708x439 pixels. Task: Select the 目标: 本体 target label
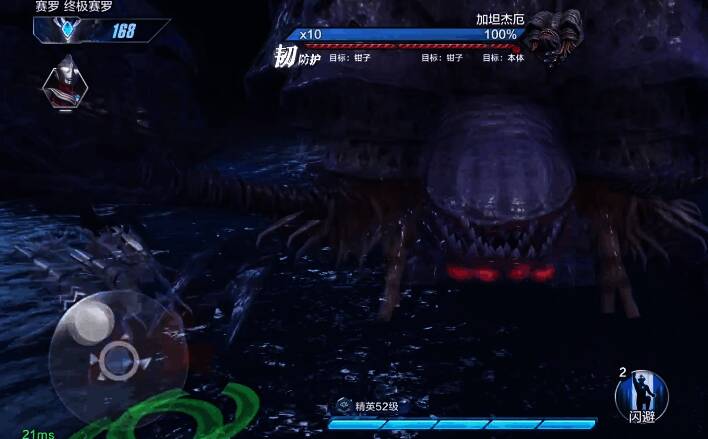point(502,58)
